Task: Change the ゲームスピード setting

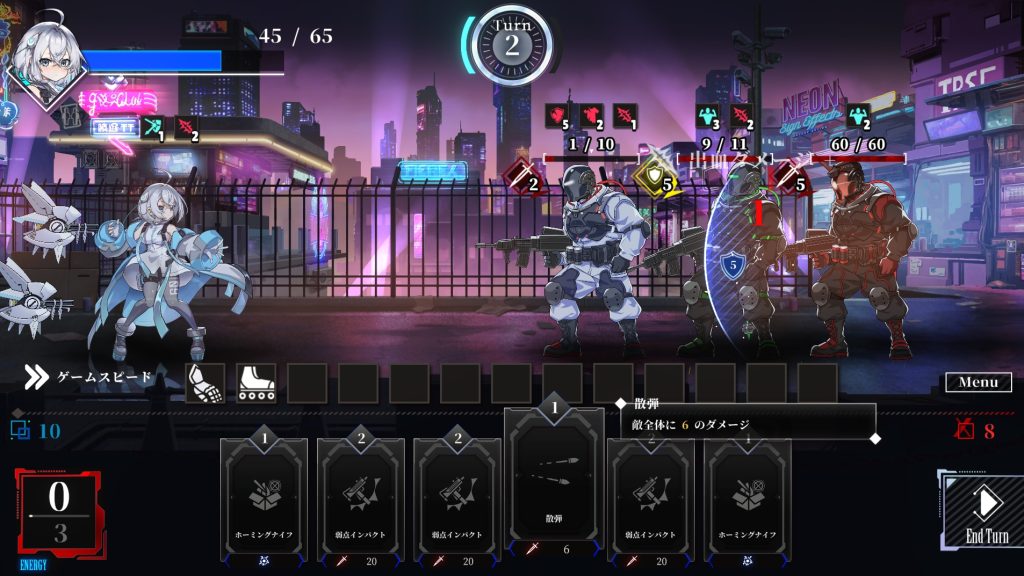Action: click(90, 377)
